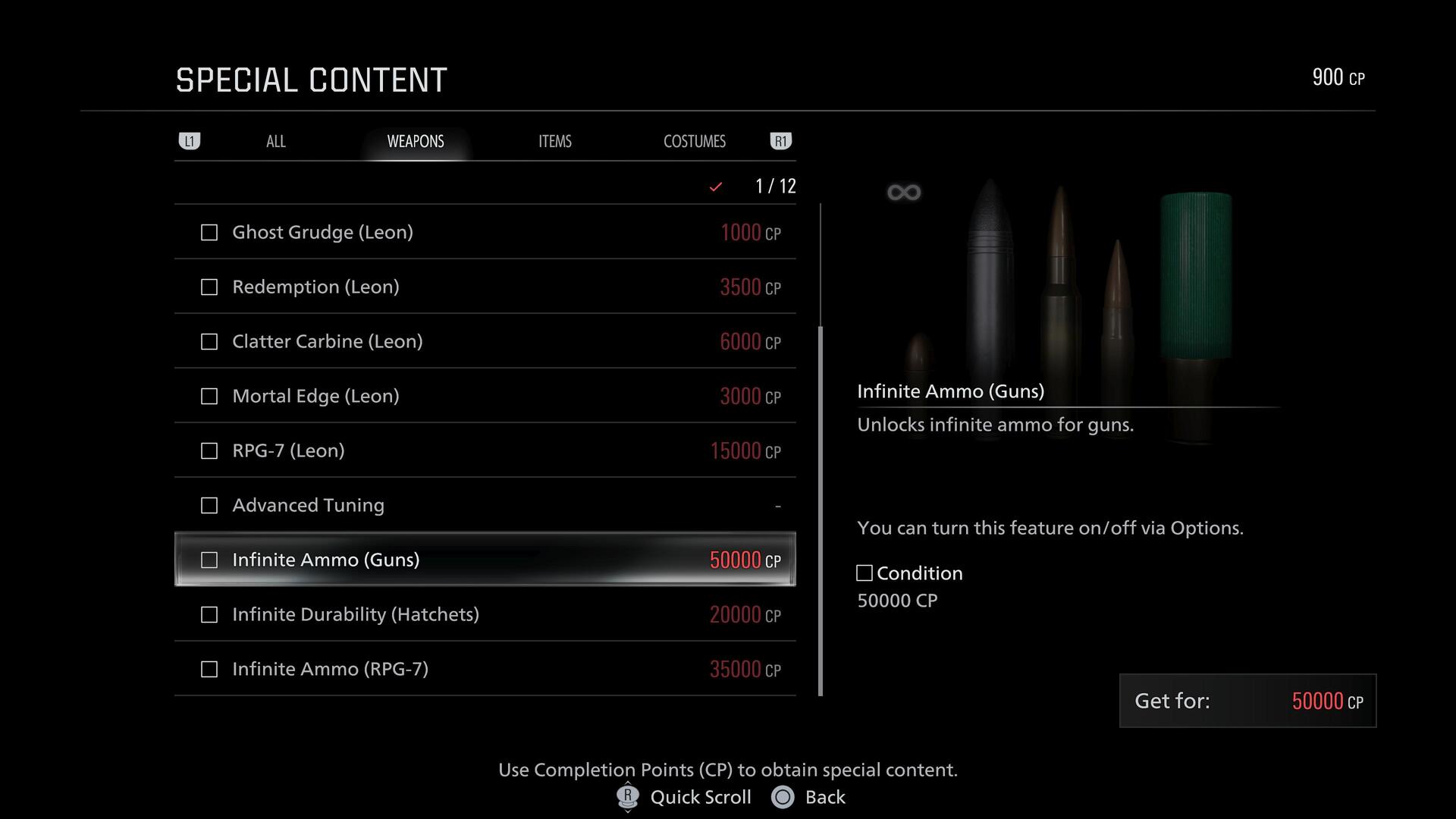1456x819 pixels.
Task: Open the COSTUMES tab
Action: coord(694,141)
